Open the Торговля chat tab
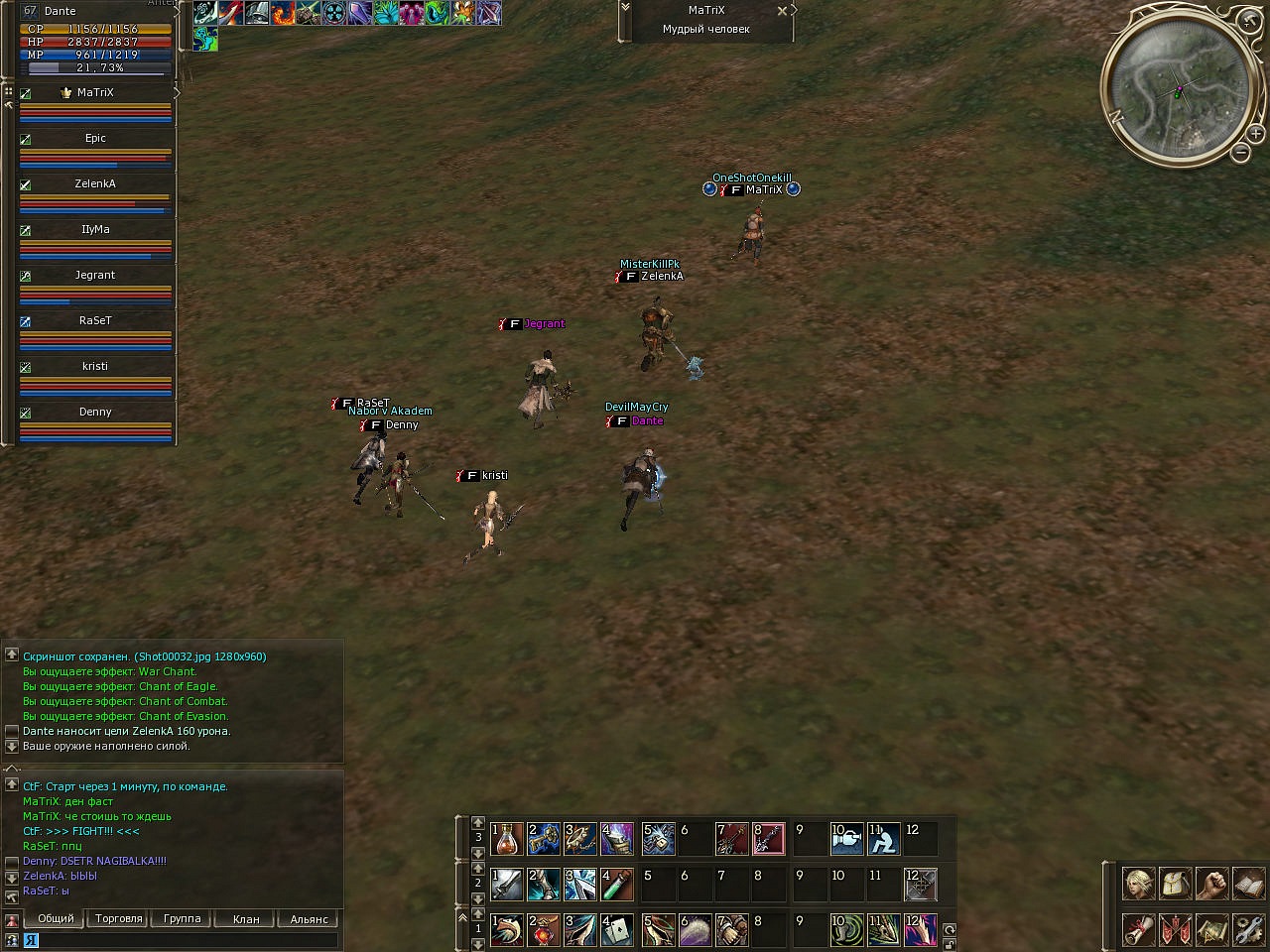 pos(119,919)
